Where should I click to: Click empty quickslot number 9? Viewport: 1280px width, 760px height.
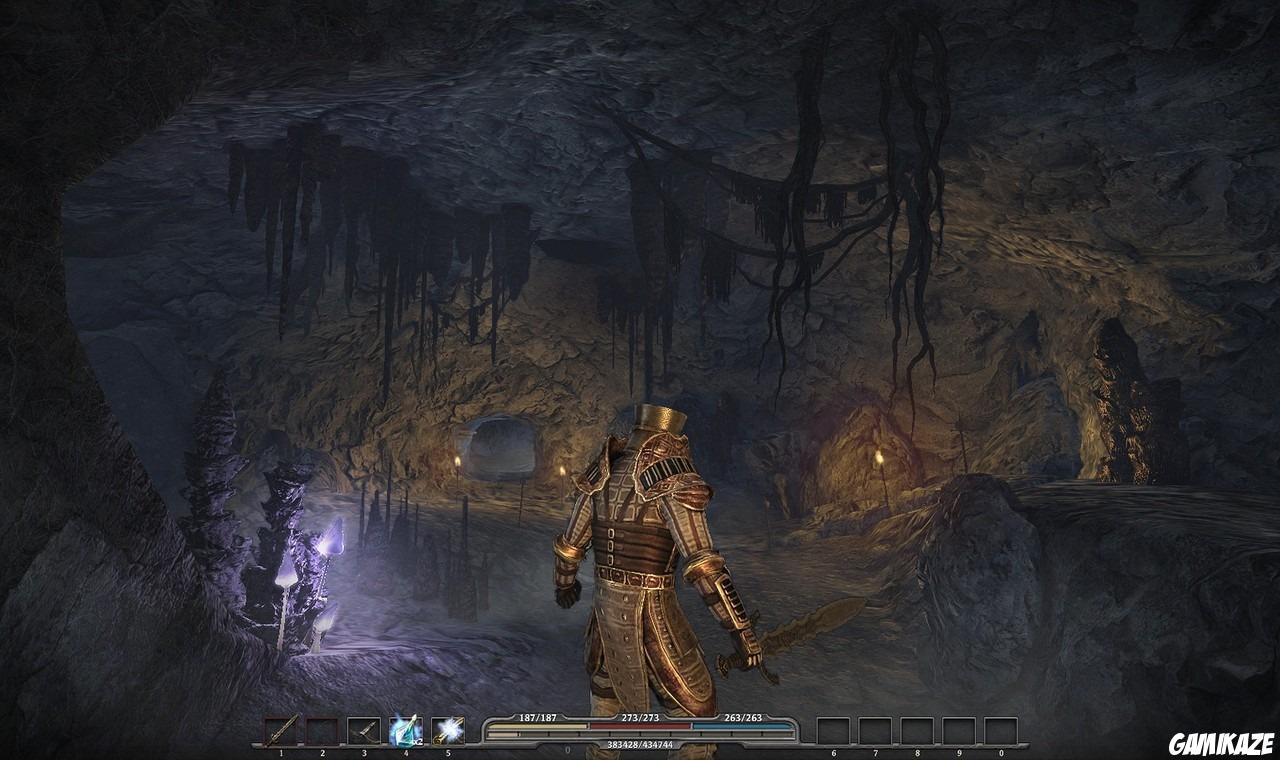coord(959,728)
